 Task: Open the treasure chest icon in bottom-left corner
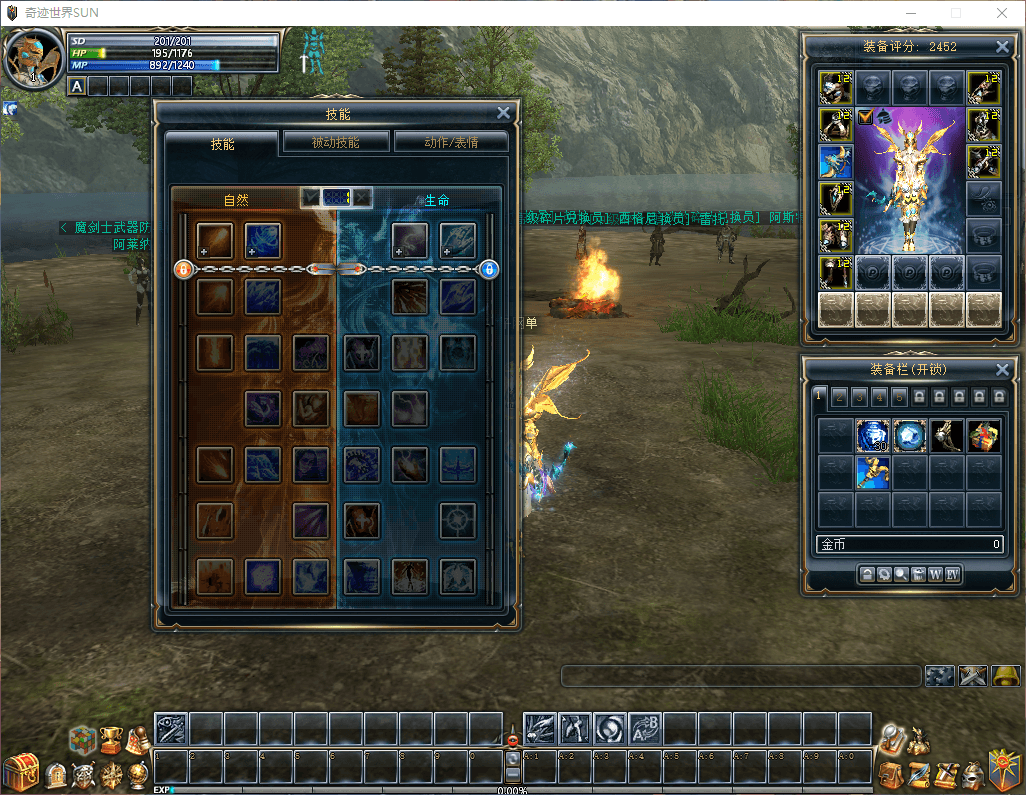pos(20,772)
